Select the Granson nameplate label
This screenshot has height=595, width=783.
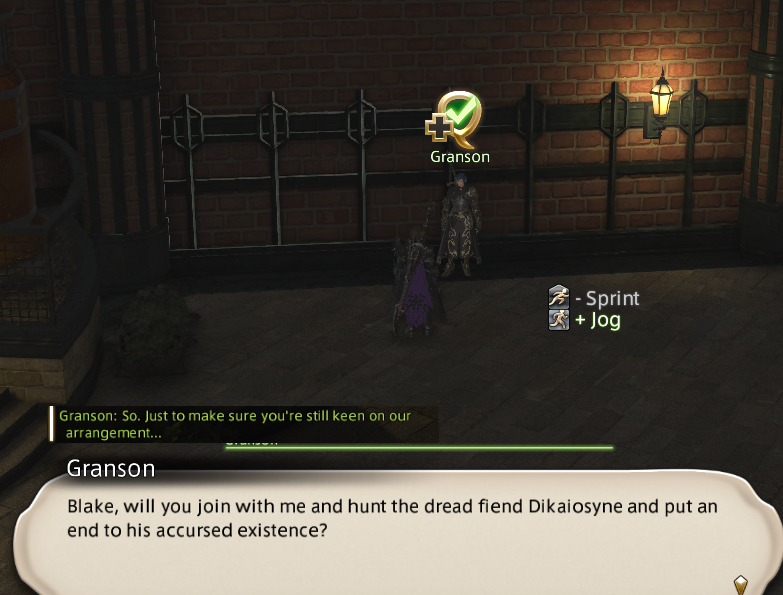460,156
